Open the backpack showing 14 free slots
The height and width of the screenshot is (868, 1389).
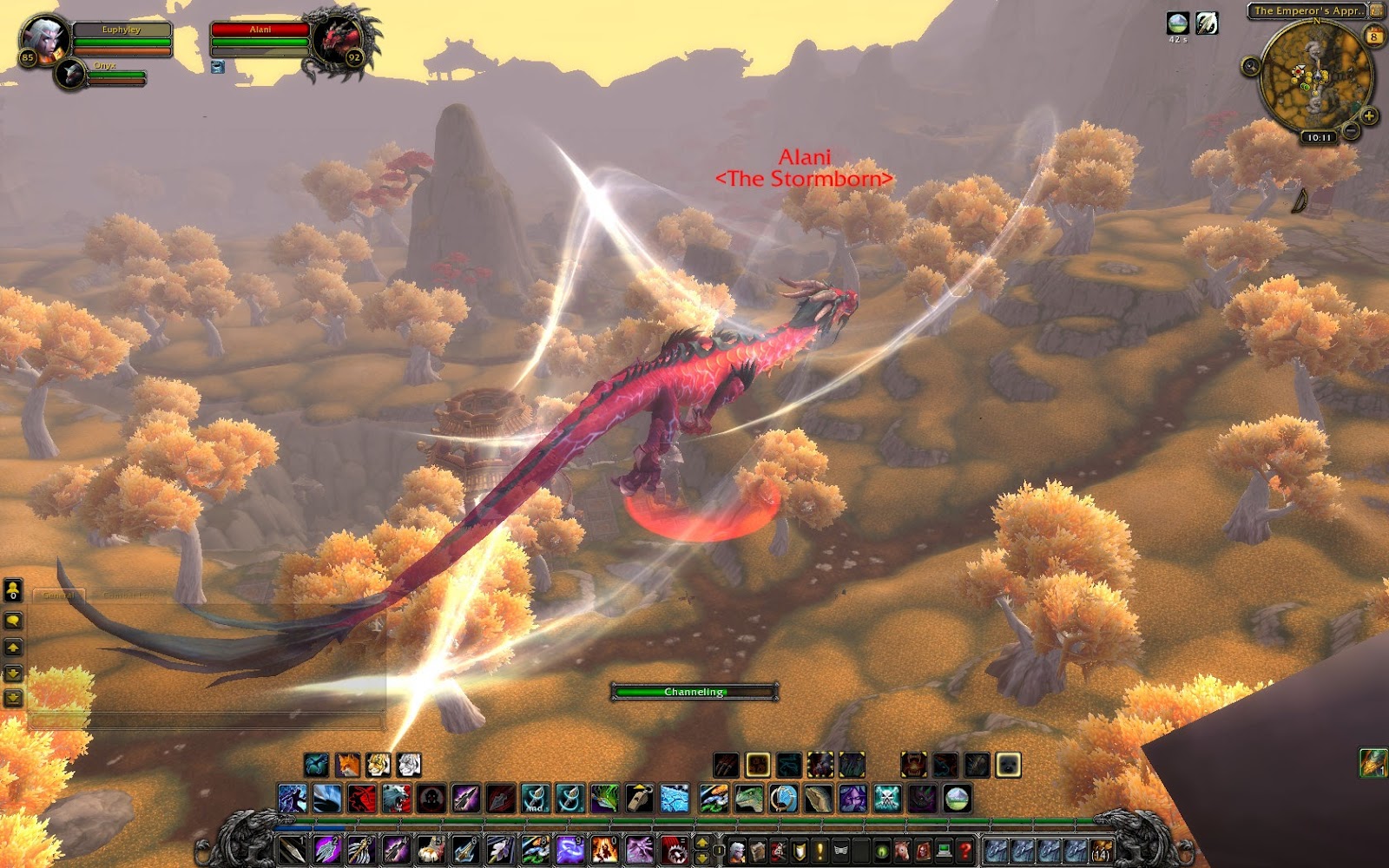tap(1101, 850)
